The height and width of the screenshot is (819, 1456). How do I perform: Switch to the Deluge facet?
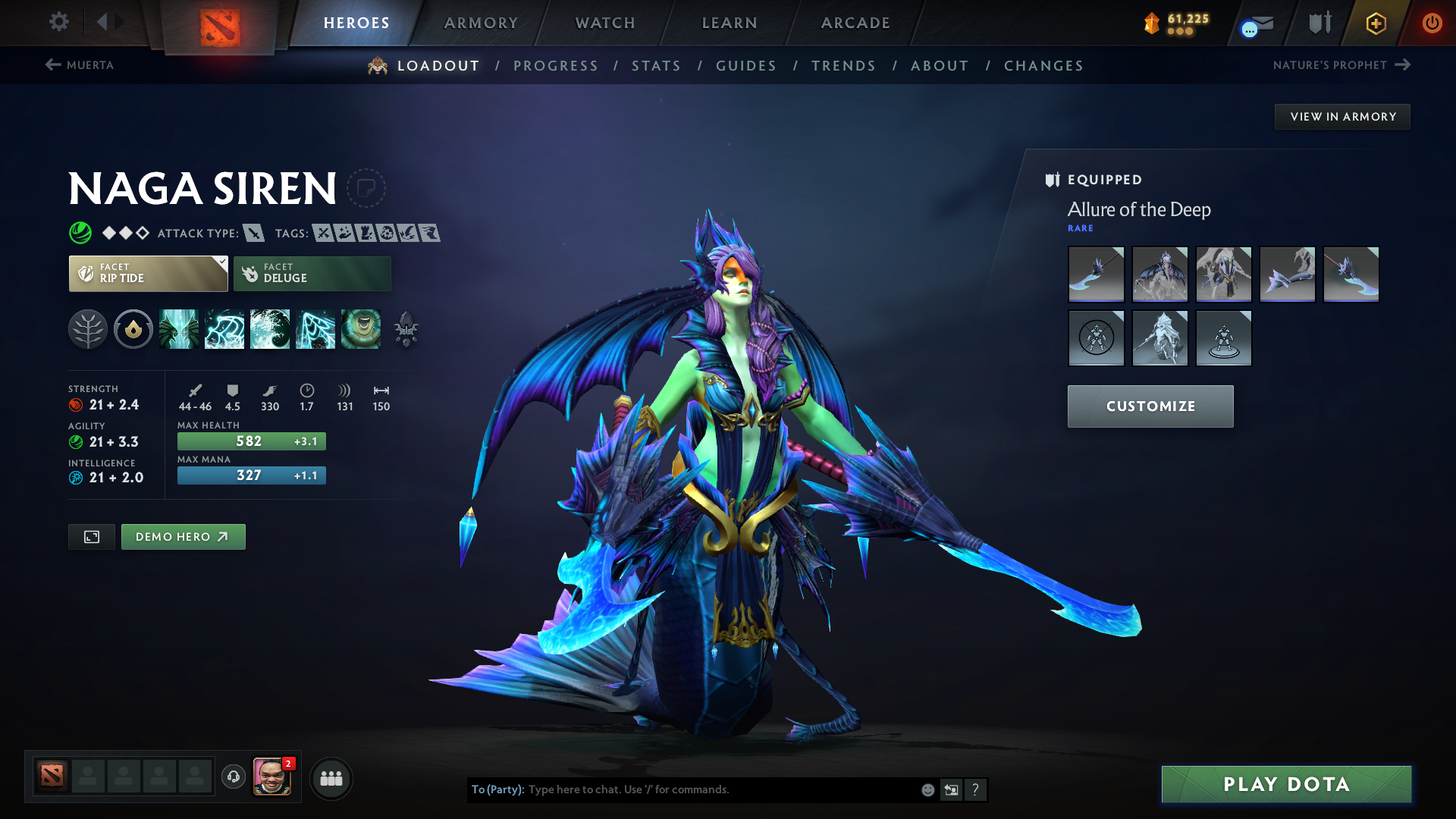[x=312, y=273]
